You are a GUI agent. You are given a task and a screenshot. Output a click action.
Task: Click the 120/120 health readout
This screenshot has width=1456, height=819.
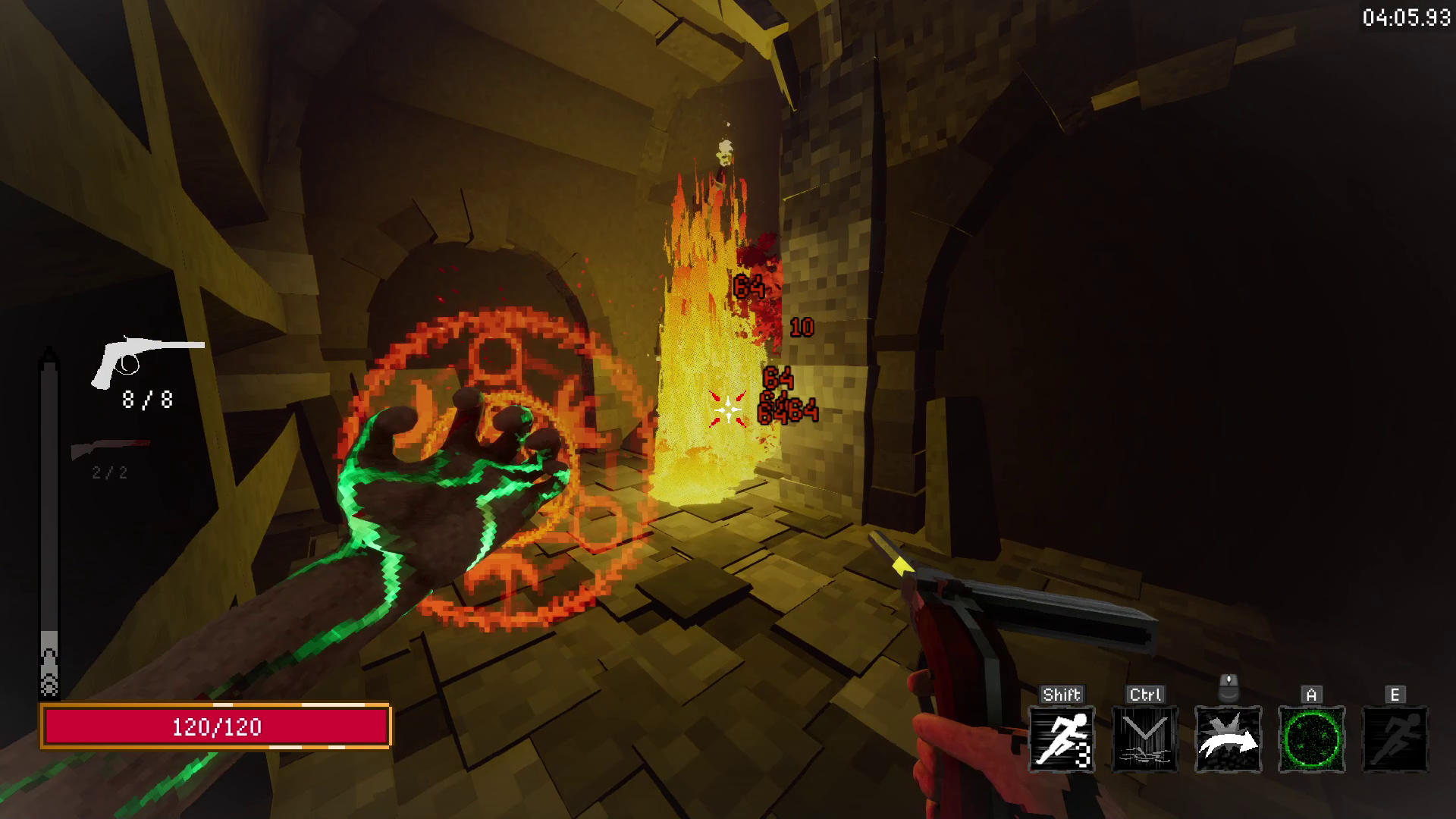pos(218,727)
